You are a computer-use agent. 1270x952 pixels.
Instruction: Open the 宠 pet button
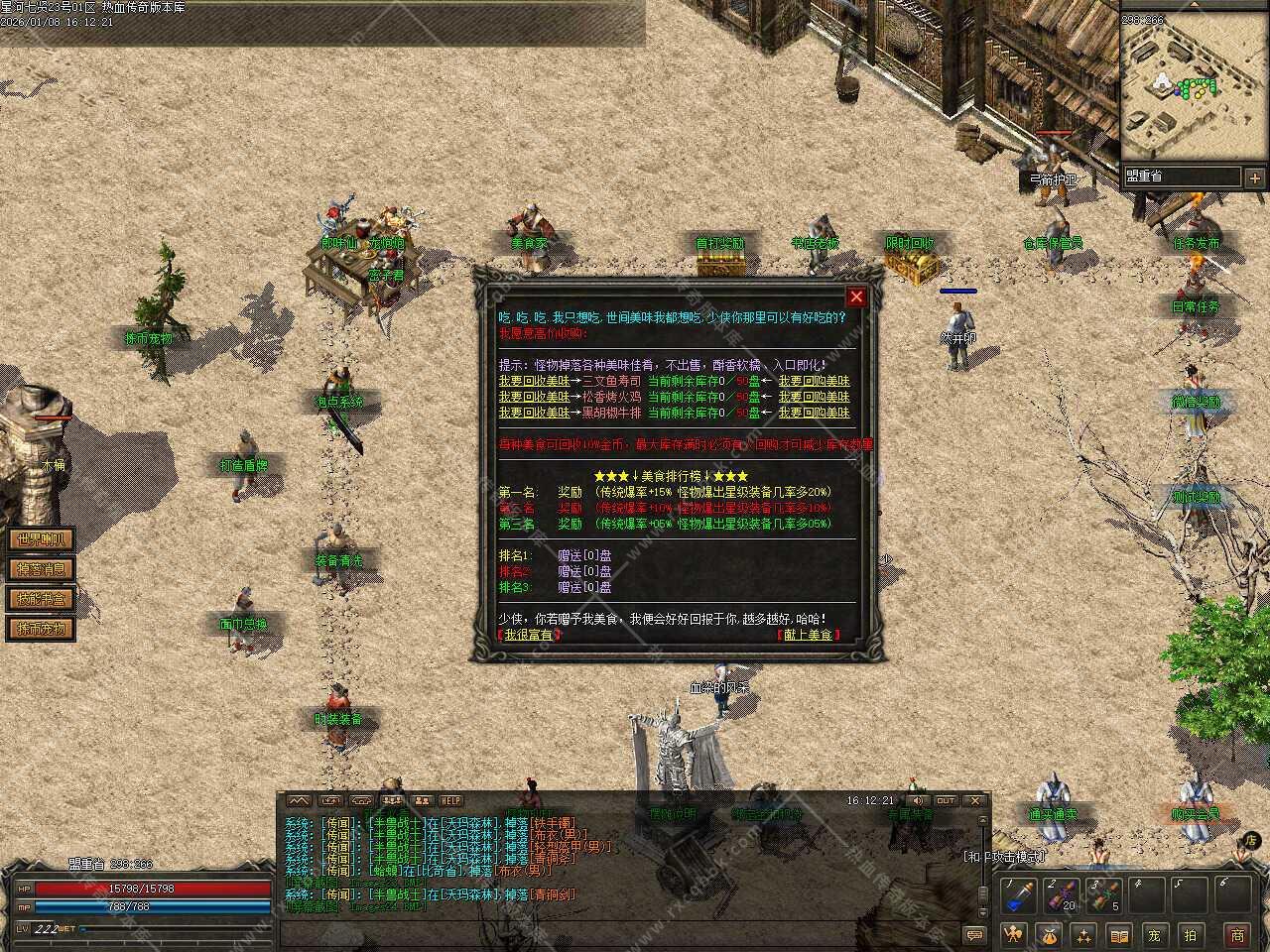coord(1154,934)
